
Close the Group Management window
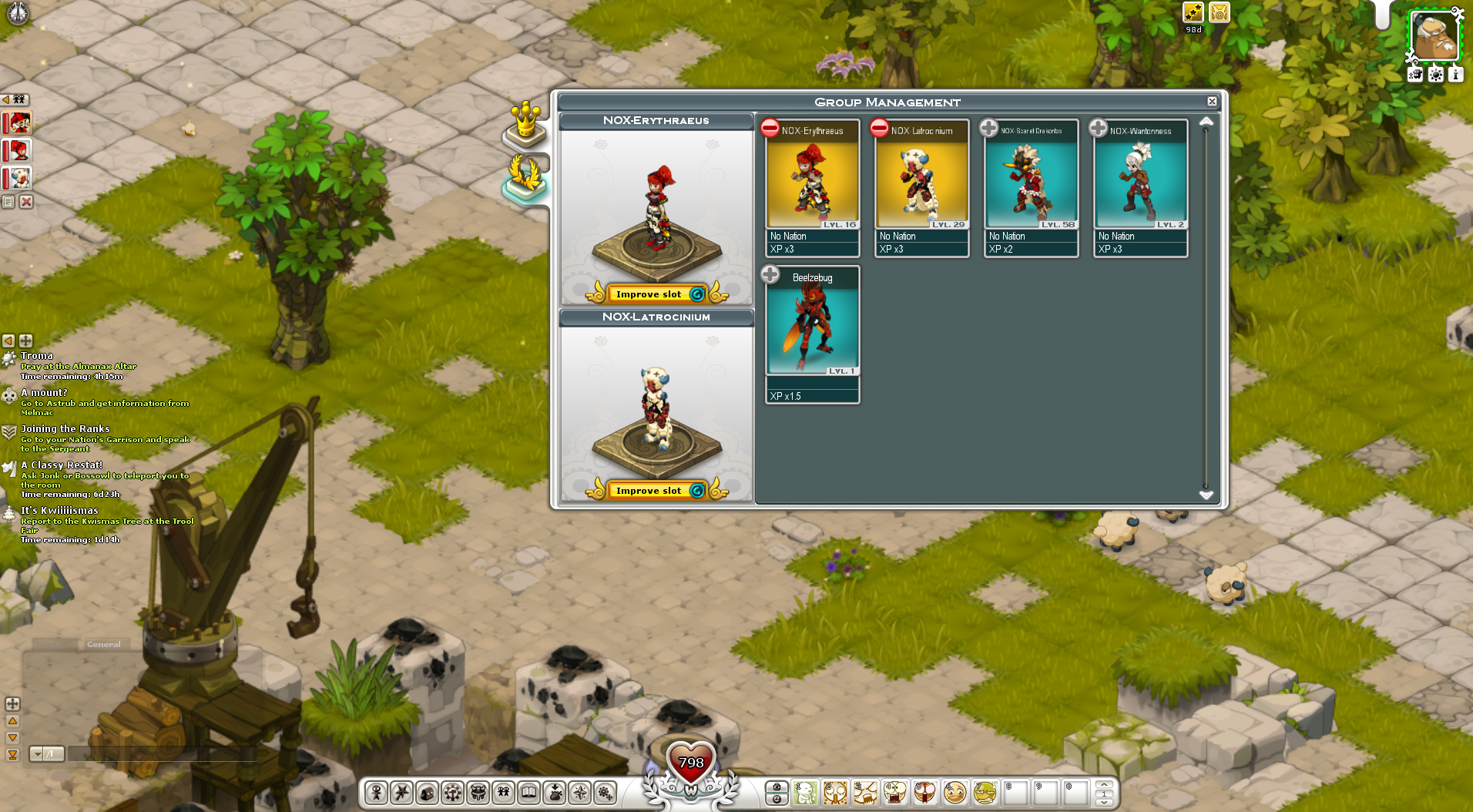[1212, 102]
